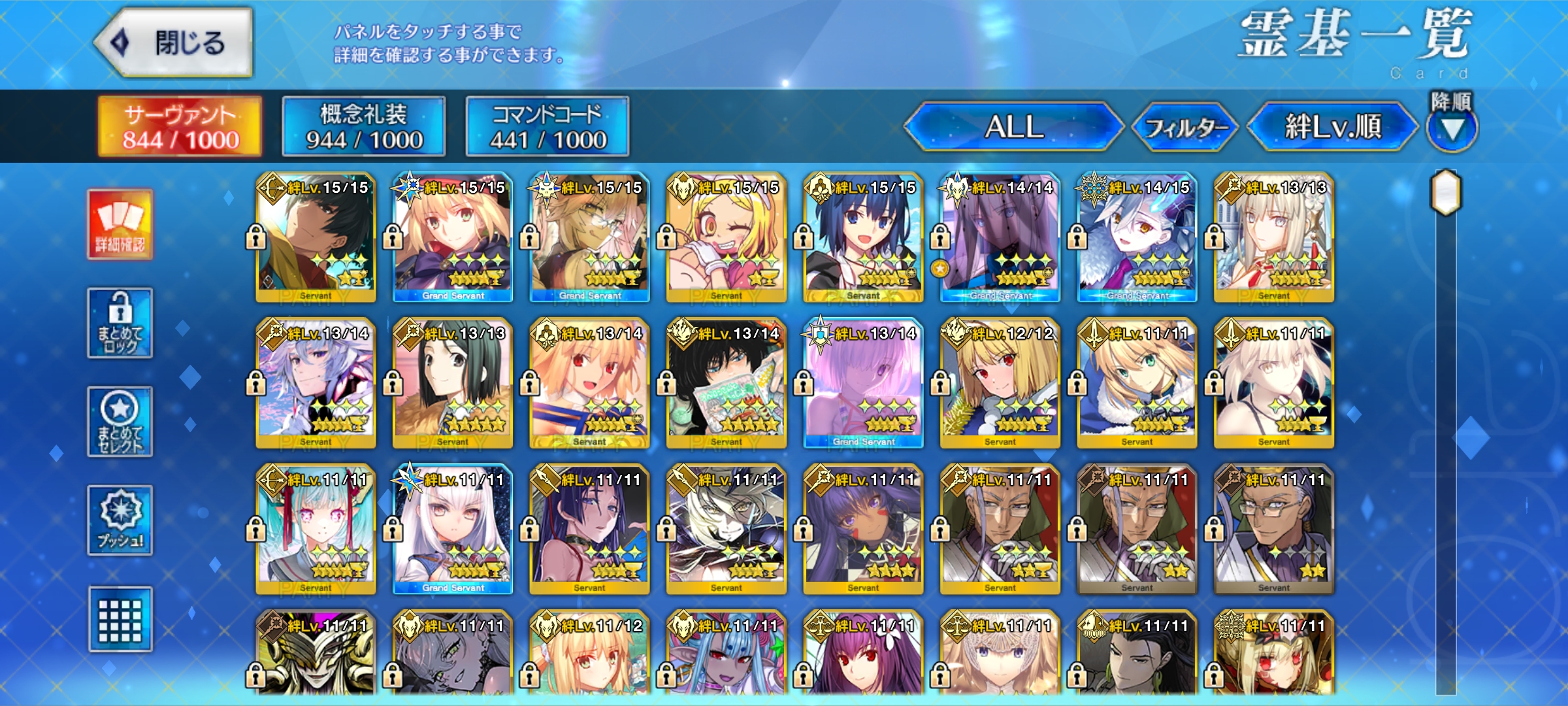The image size is (1568, 706).
Task: Switch to the サーヴァント tab
Action: click(x=180, y=127)
